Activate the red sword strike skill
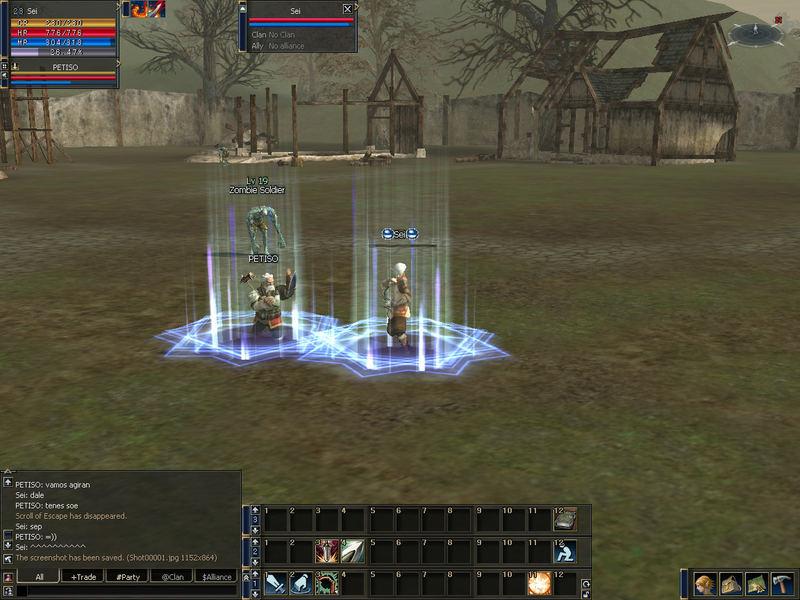This screenshot has width=800, height=600. (x=327, y=551)
